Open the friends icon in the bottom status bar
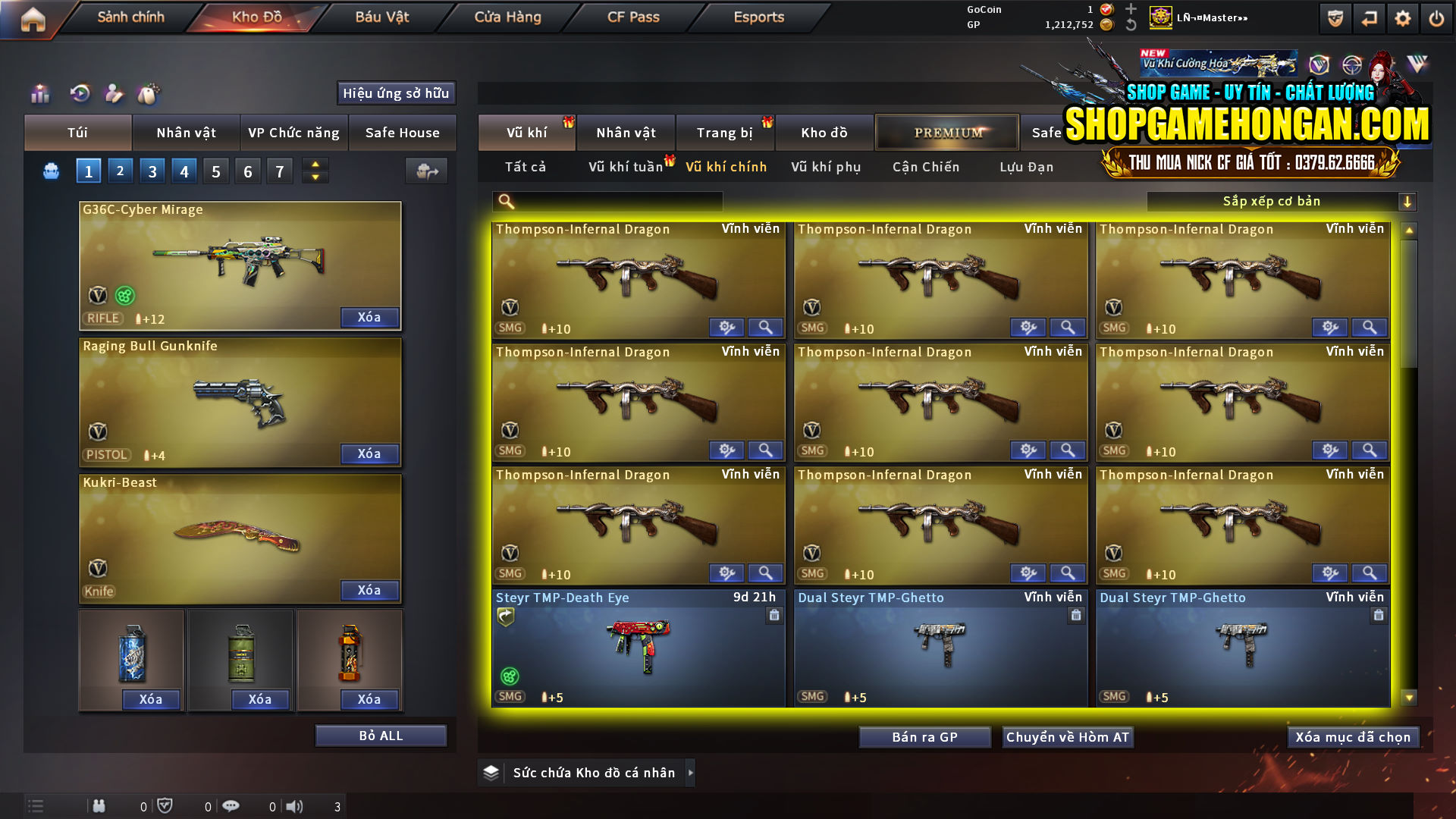This screenshot has height=819, width=1456. pos(99,806)
